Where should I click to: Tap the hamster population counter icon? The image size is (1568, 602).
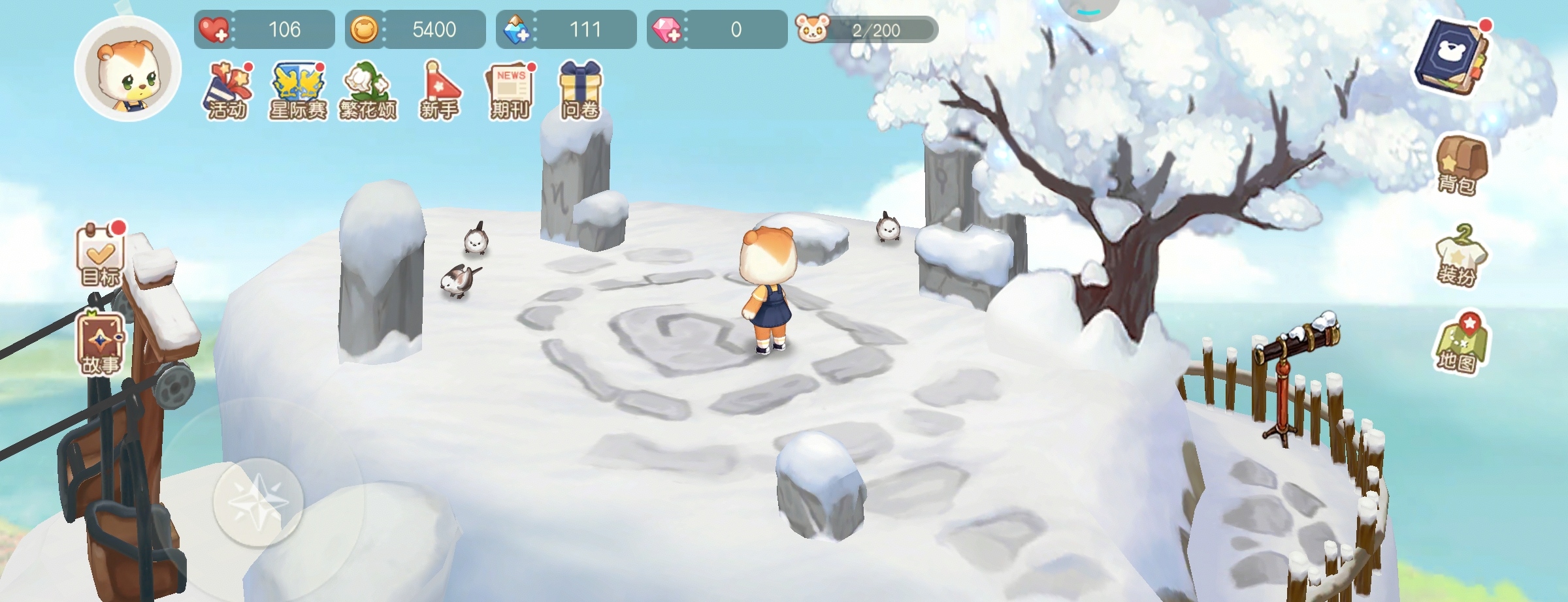[x=812, y=29]
